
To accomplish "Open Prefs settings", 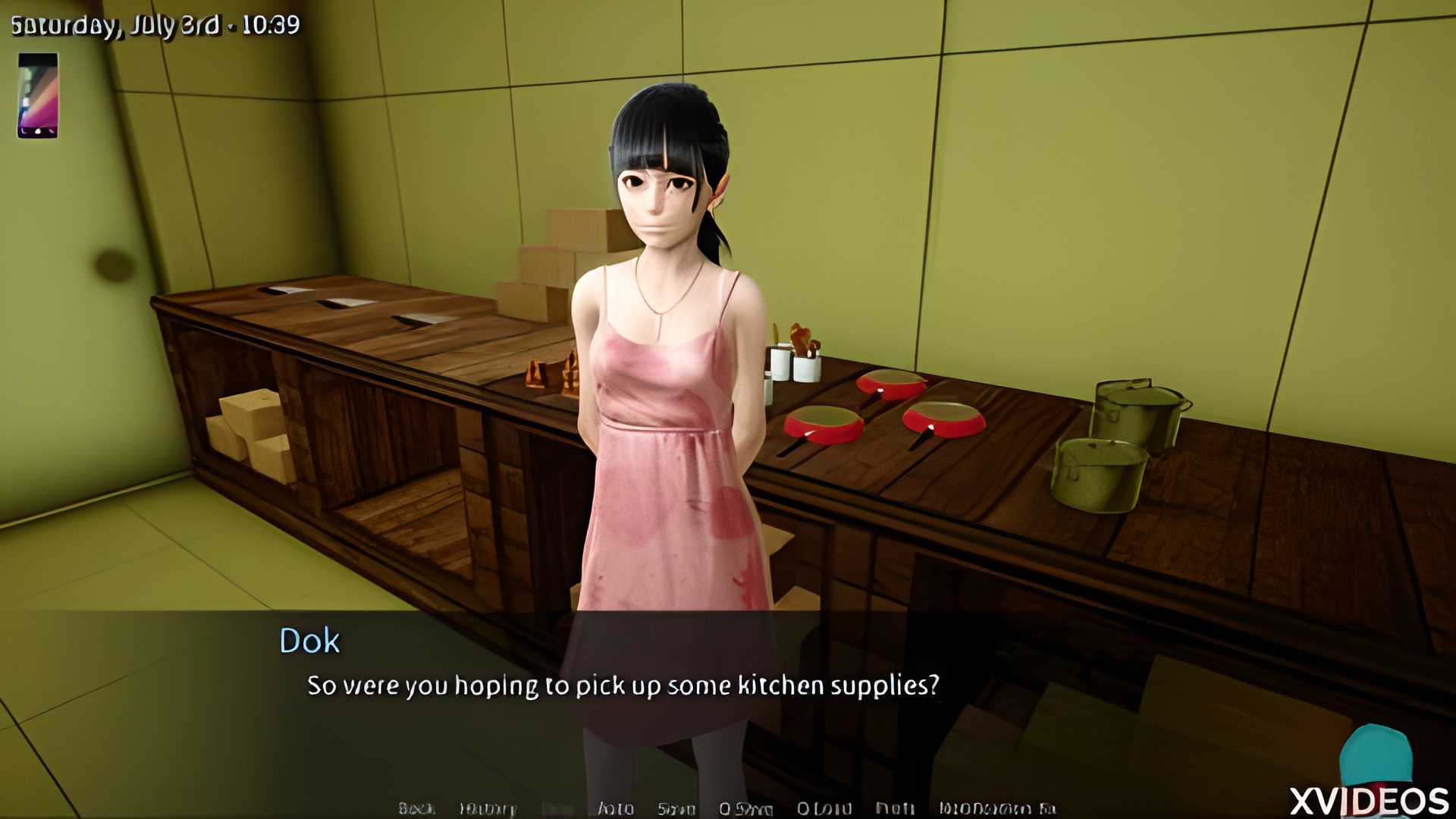I will (x=895, y=808).
